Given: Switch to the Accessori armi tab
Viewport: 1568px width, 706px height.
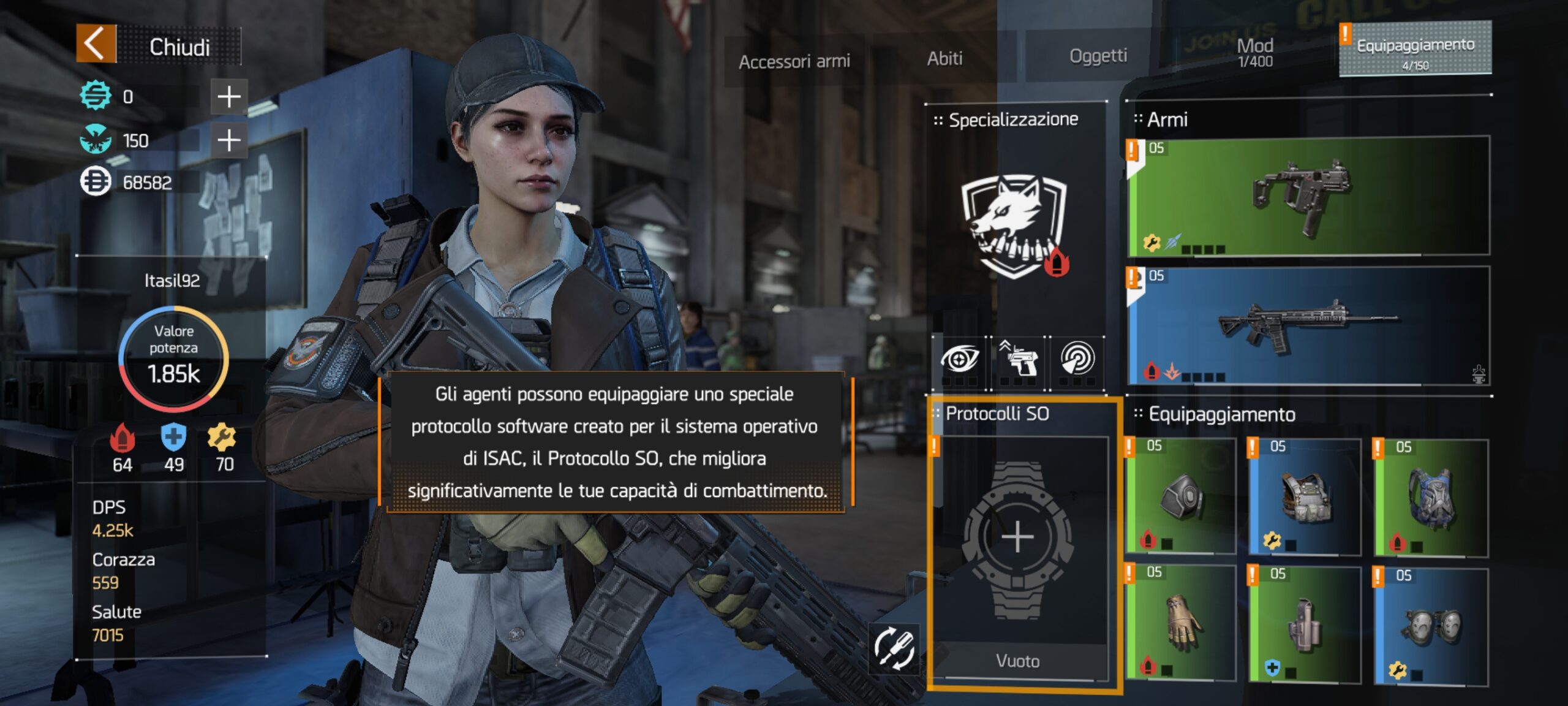Looking at the screenshot, I should (794, 61).
